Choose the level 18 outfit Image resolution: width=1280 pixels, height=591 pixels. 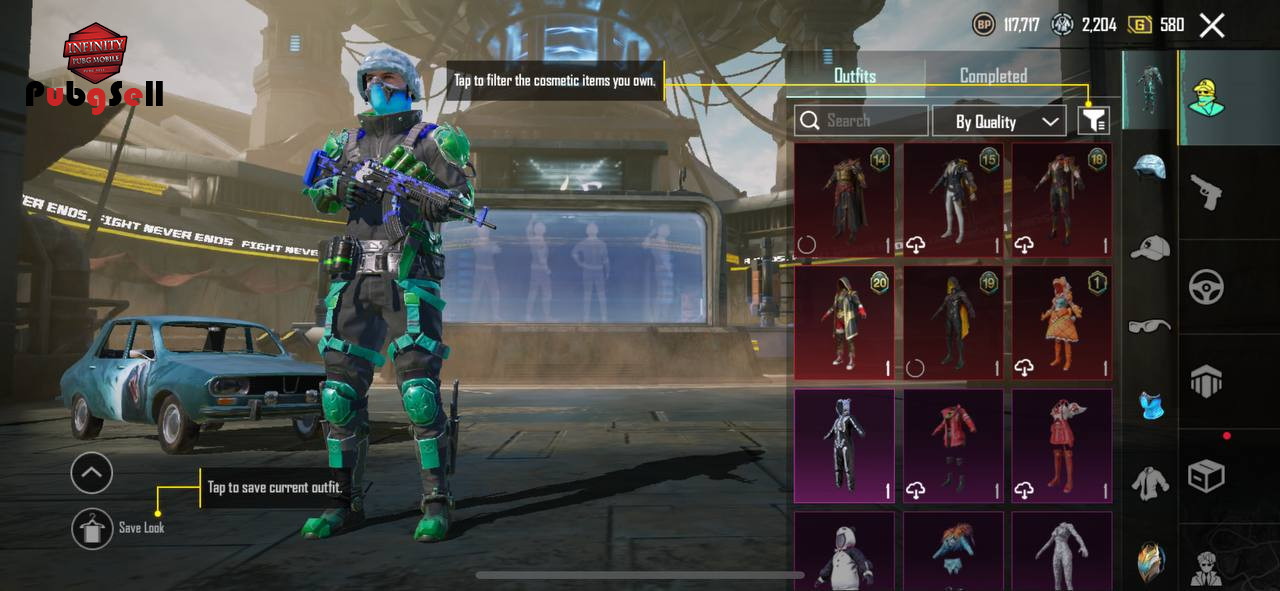(1061, 200)
